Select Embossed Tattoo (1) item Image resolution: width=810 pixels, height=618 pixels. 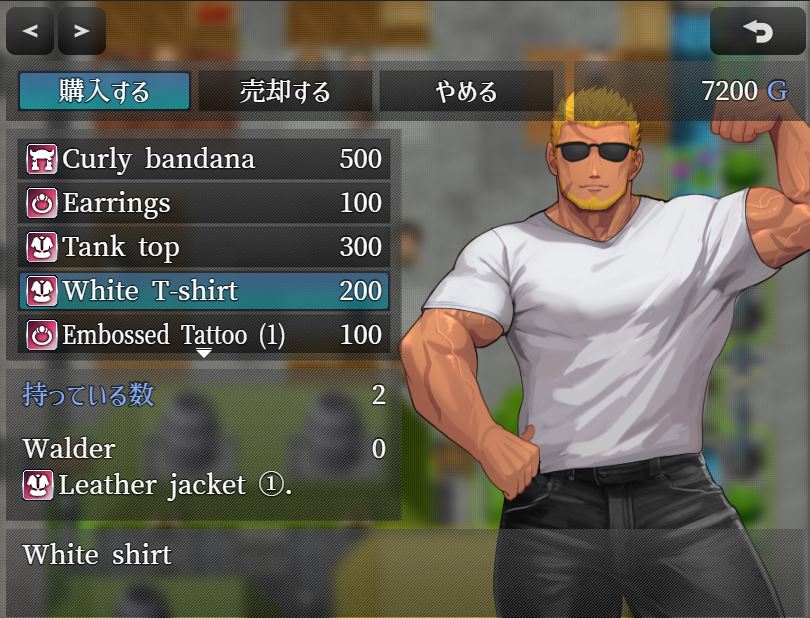pos(204,335)
